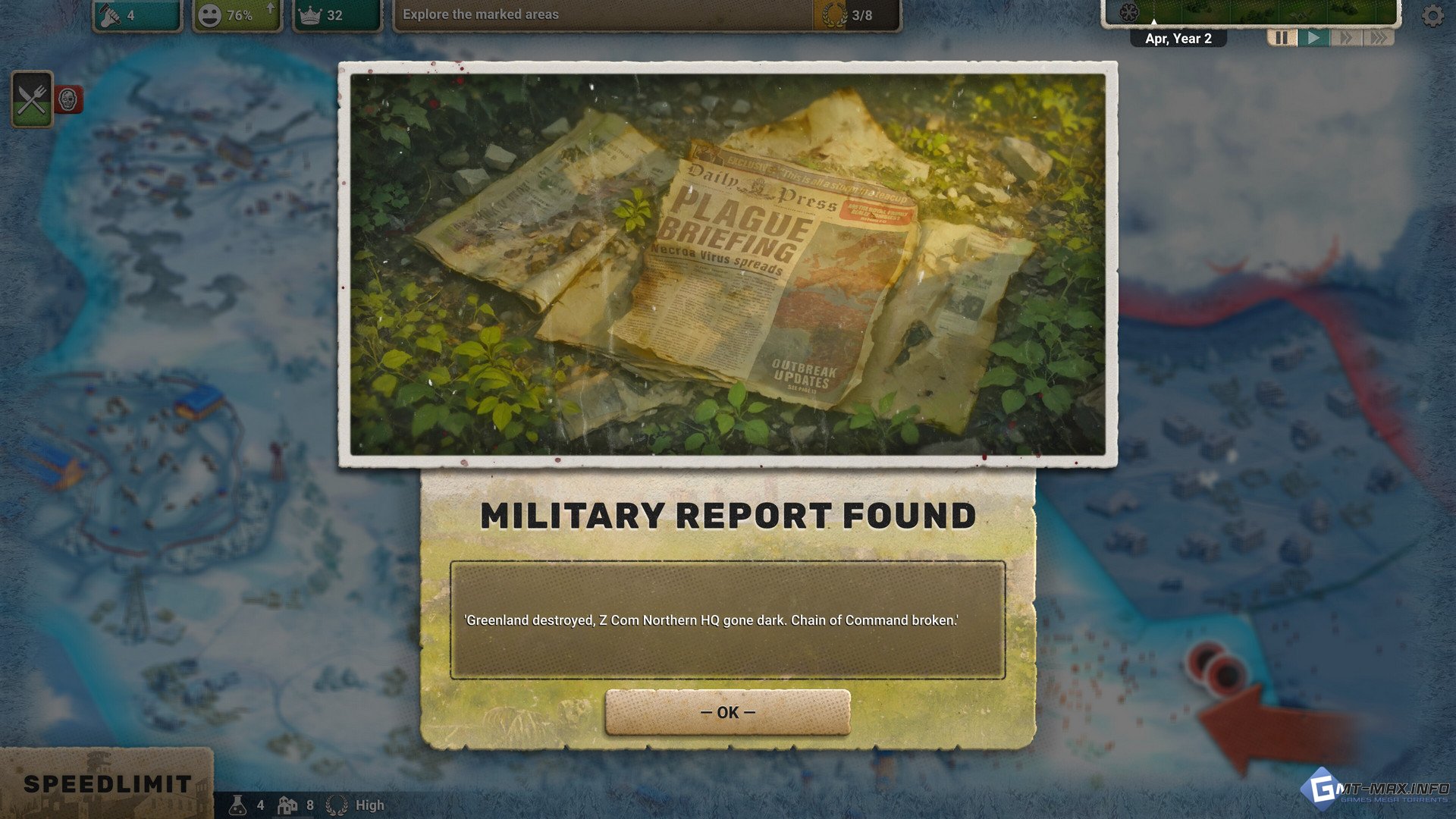Click the Speedlimit settlement name panel
Screen dimensions: 1456x819
pos(107,783)
